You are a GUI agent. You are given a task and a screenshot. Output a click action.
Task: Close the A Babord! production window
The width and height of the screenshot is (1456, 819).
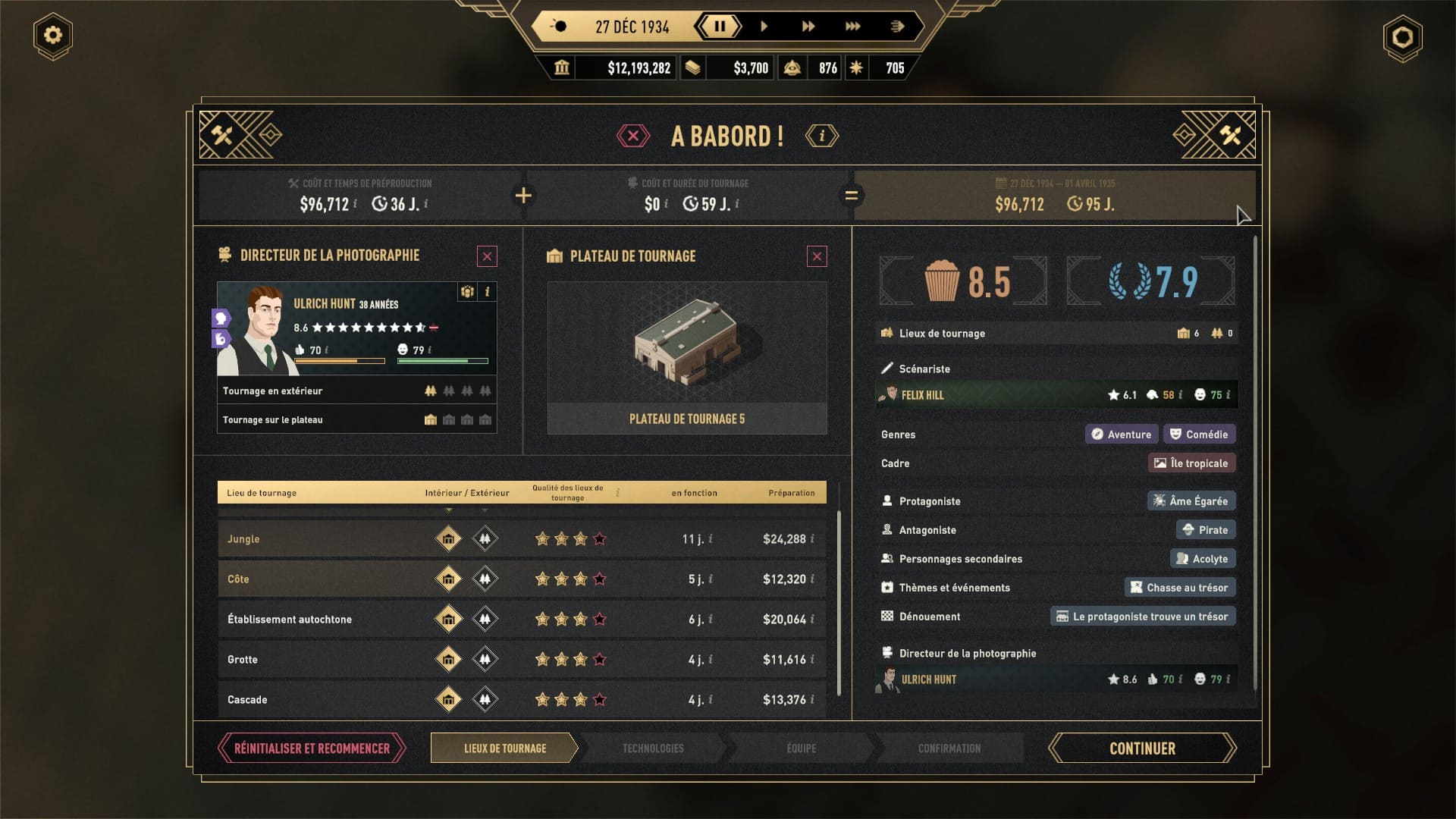[x=633, y=136]
